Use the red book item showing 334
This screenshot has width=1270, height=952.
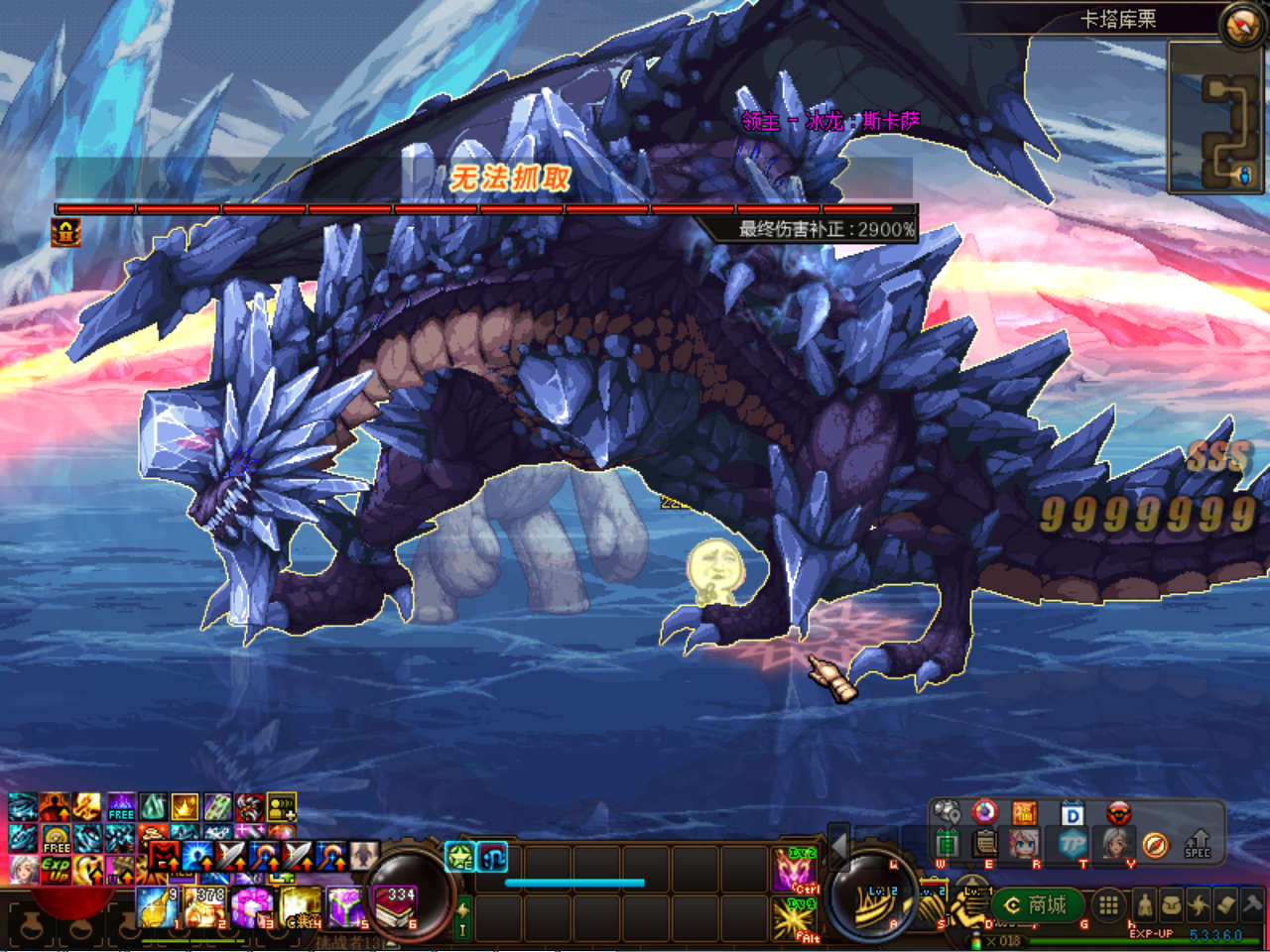(395, 907)
